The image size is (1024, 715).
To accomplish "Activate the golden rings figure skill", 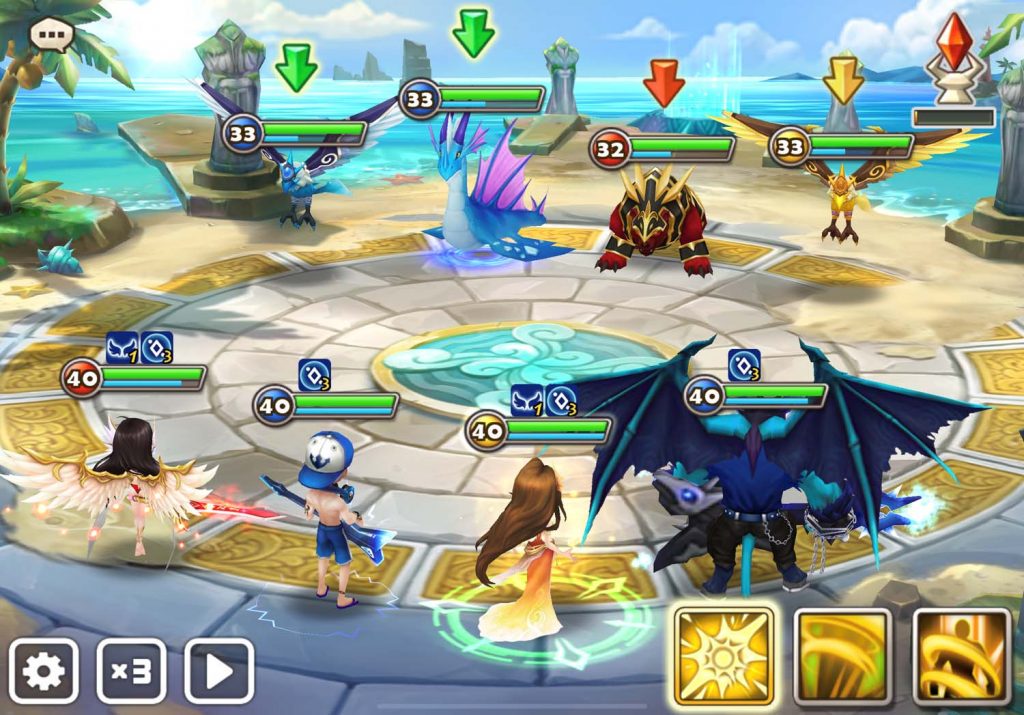I will [x=962, y=656].
